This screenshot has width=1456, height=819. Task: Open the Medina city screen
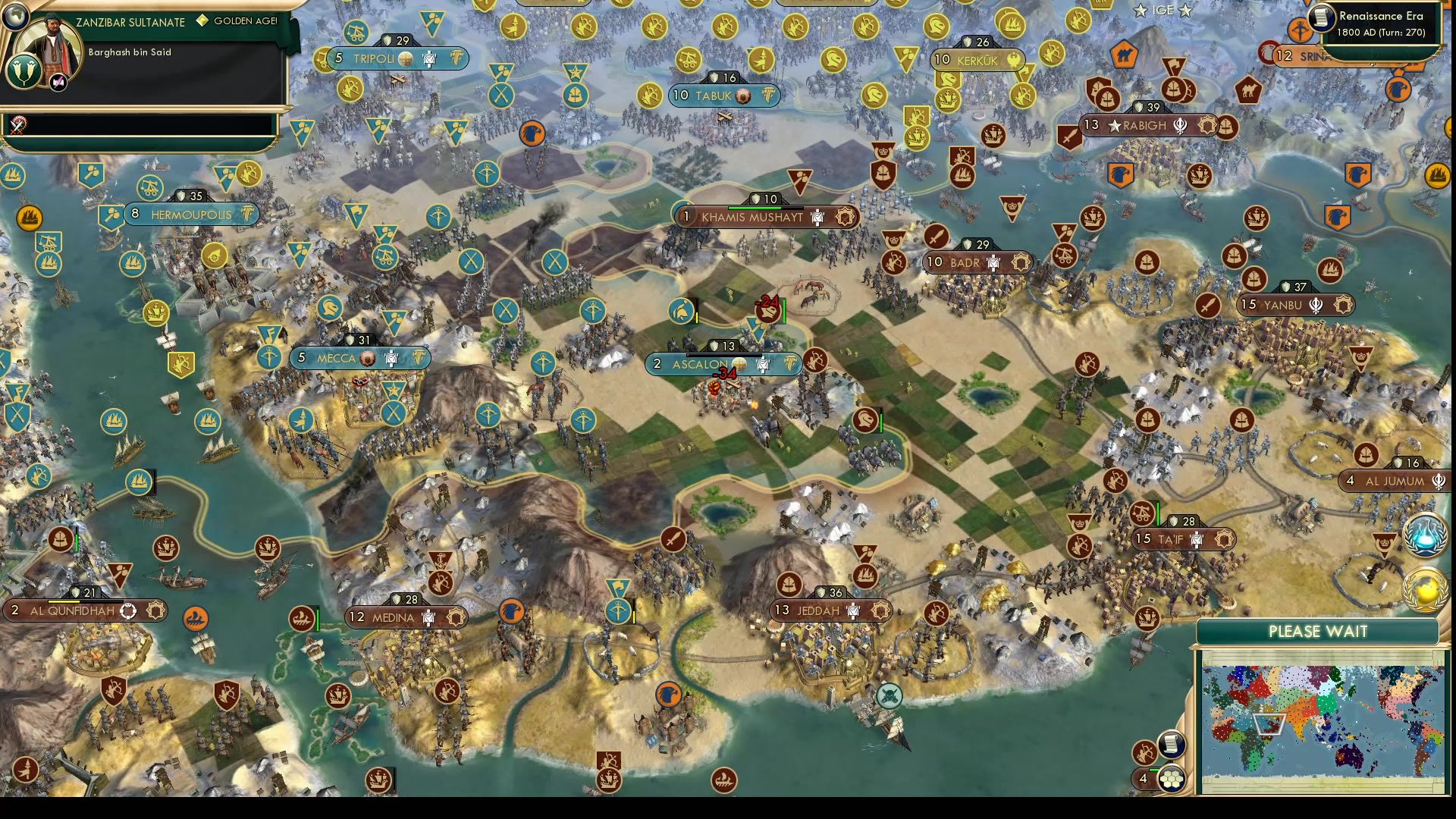(406, 617)
